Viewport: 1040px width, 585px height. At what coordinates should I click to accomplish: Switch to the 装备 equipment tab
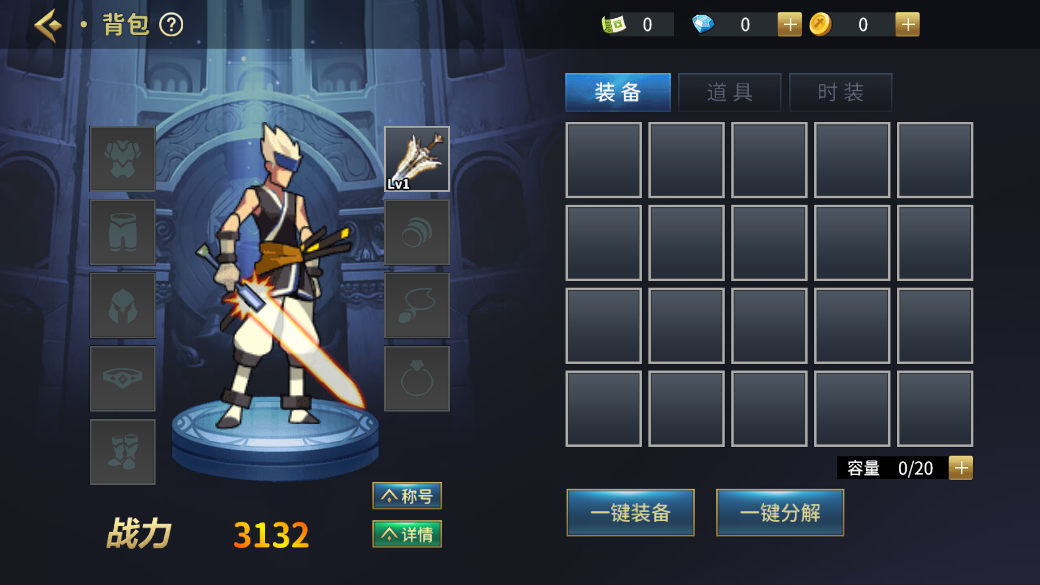(618, 93)
